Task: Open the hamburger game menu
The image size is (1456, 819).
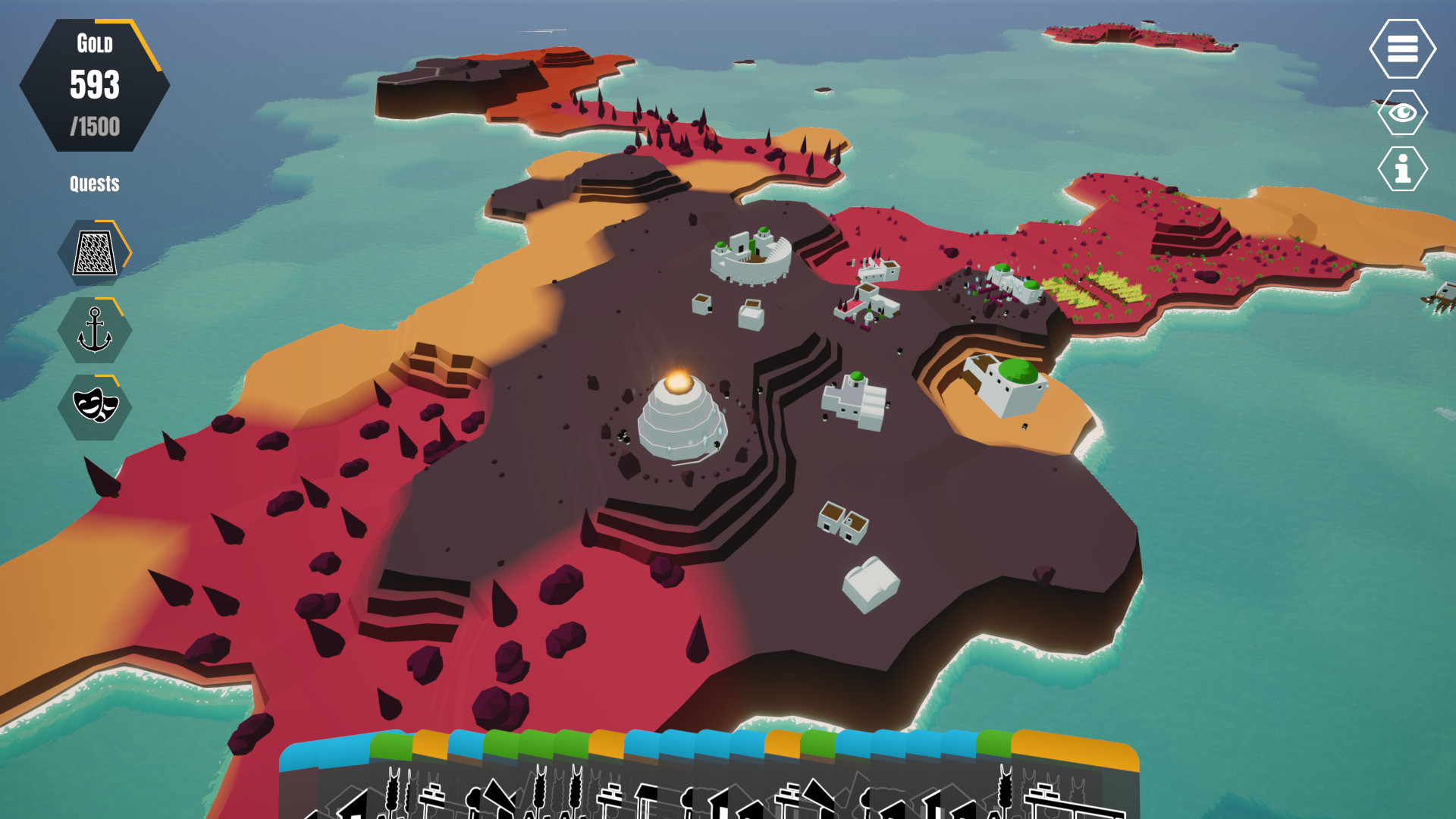Action: 1403,50
